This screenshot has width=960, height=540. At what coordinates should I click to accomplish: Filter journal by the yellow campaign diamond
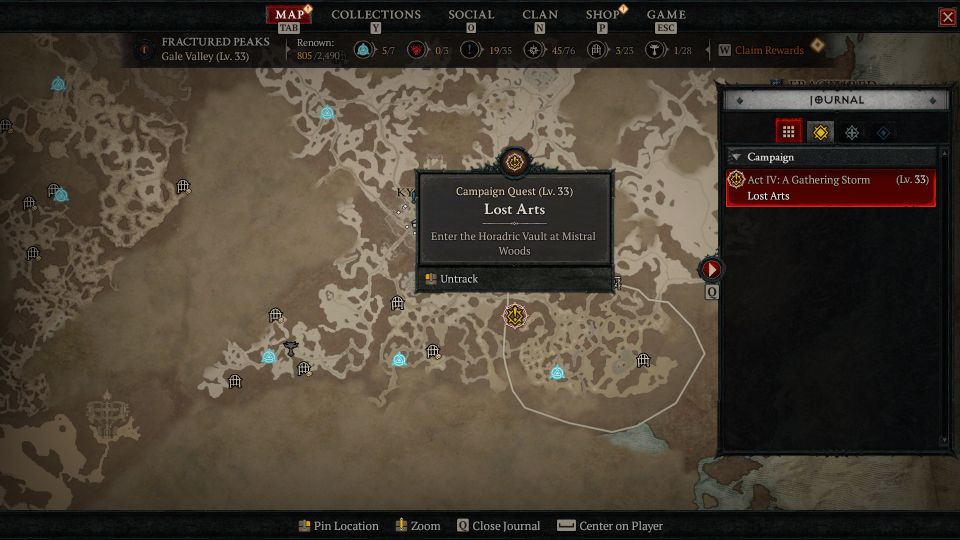(820, 131)
